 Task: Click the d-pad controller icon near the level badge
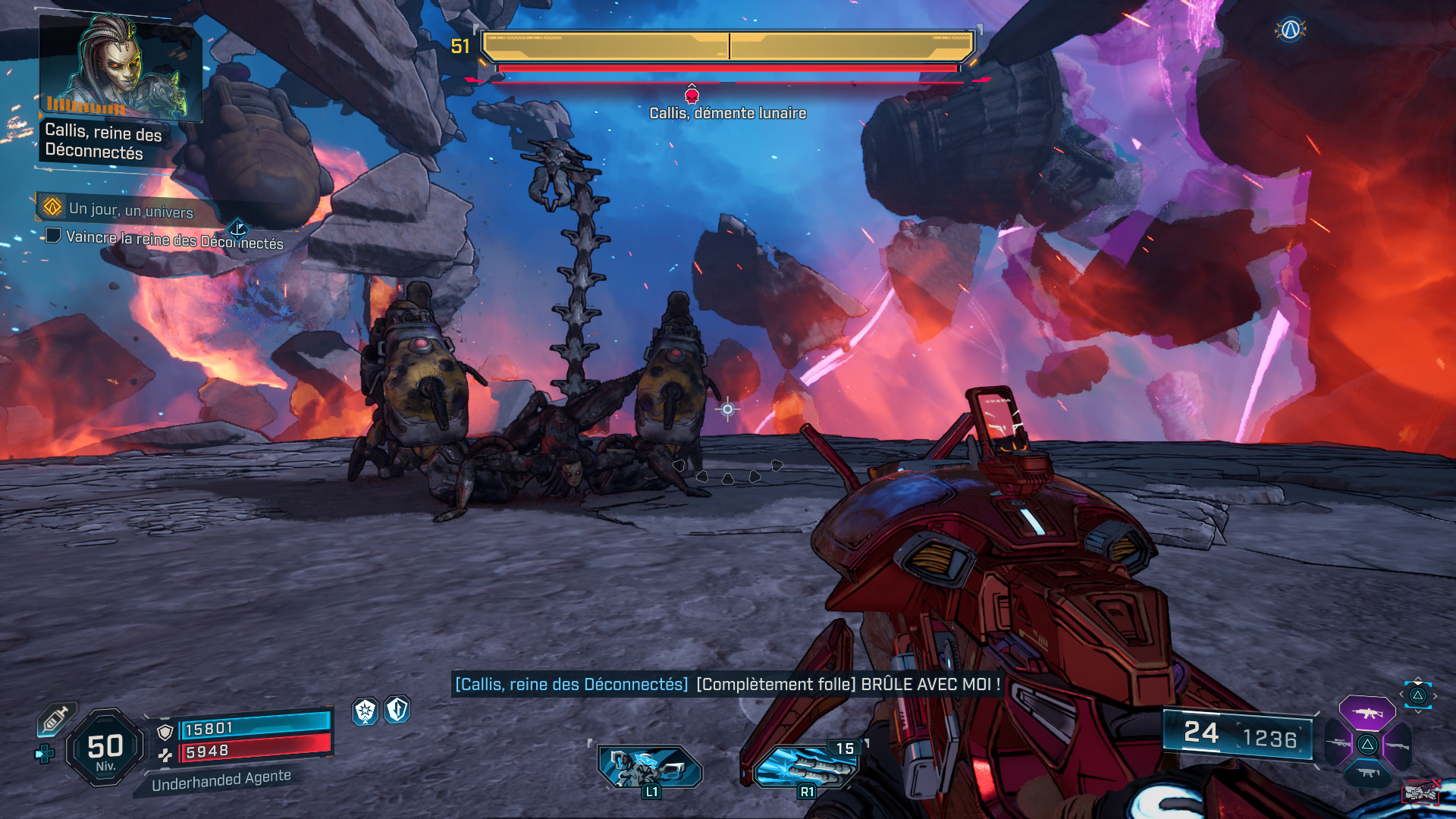pyautogui.click(x=44, y=754)
